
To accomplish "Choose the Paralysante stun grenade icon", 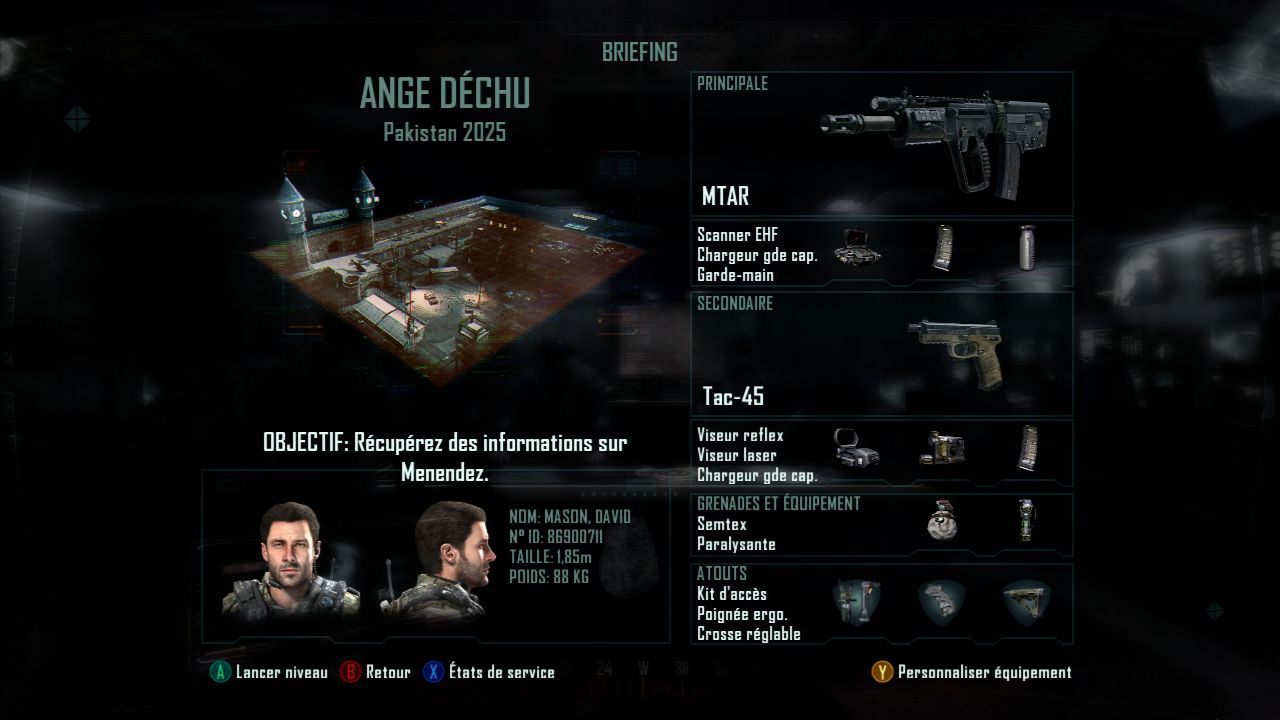I will 1025,521.
